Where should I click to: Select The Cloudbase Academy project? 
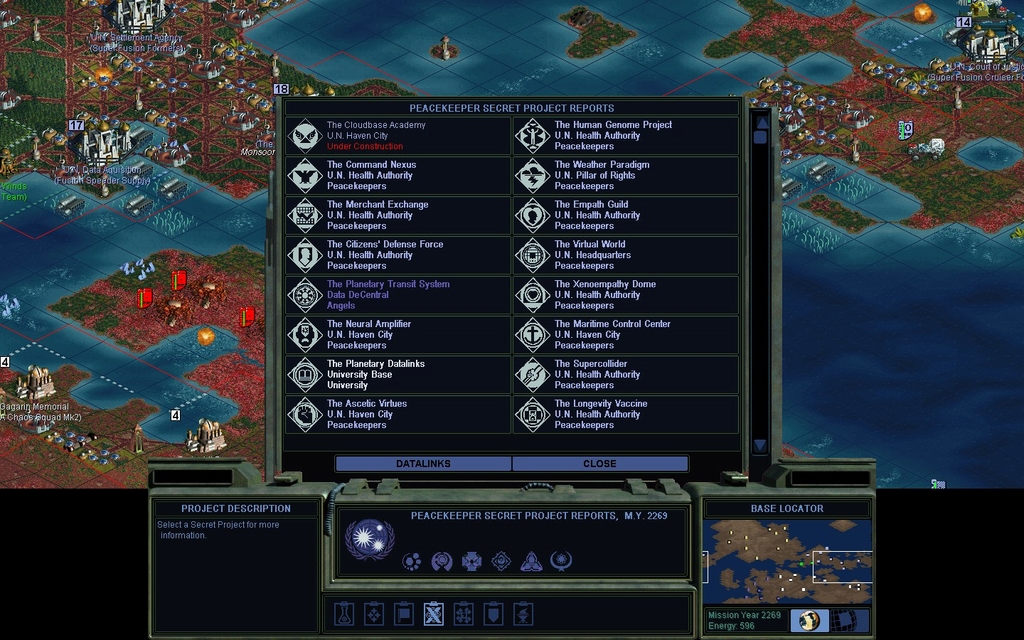point(398,136)
